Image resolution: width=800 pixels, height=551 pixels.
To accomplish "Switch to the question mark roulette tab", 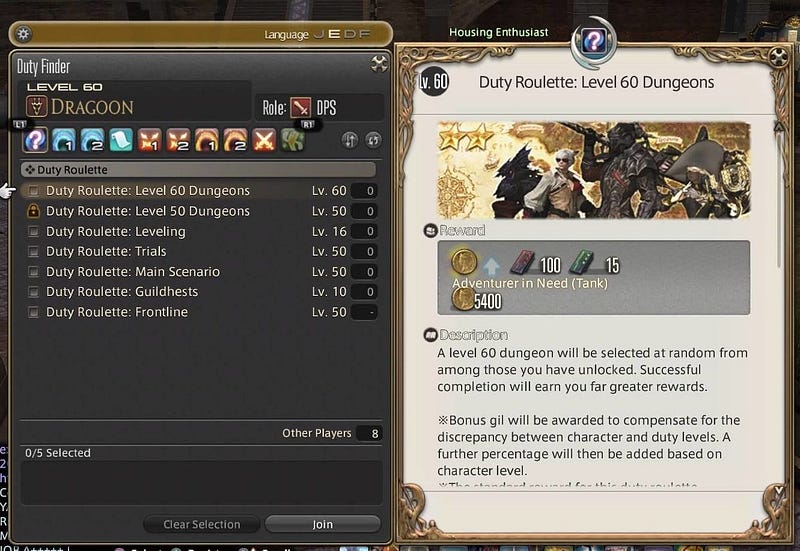I will tap(36, 140).
